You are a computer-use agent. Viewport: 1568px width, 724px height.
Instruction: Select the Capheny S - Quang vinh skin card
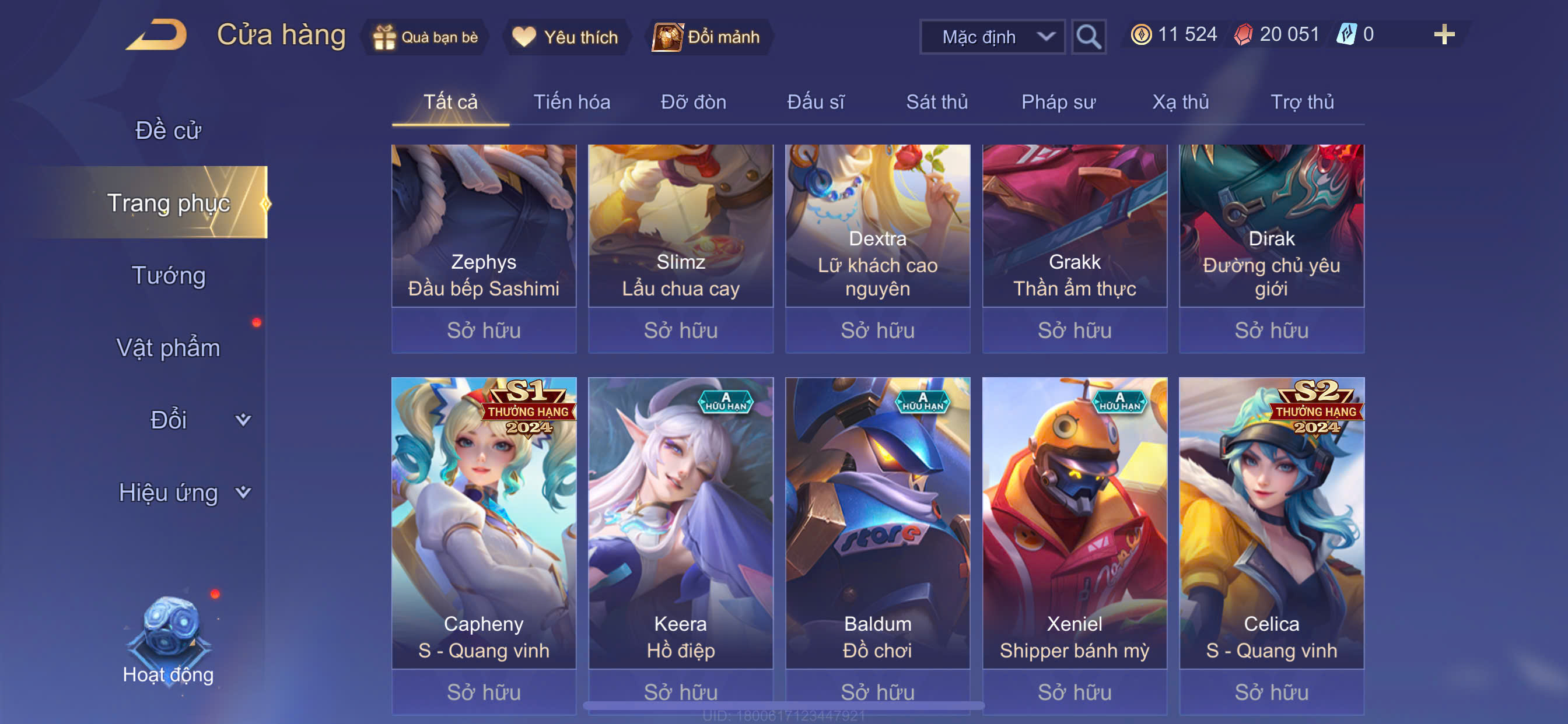pos(484,523)
